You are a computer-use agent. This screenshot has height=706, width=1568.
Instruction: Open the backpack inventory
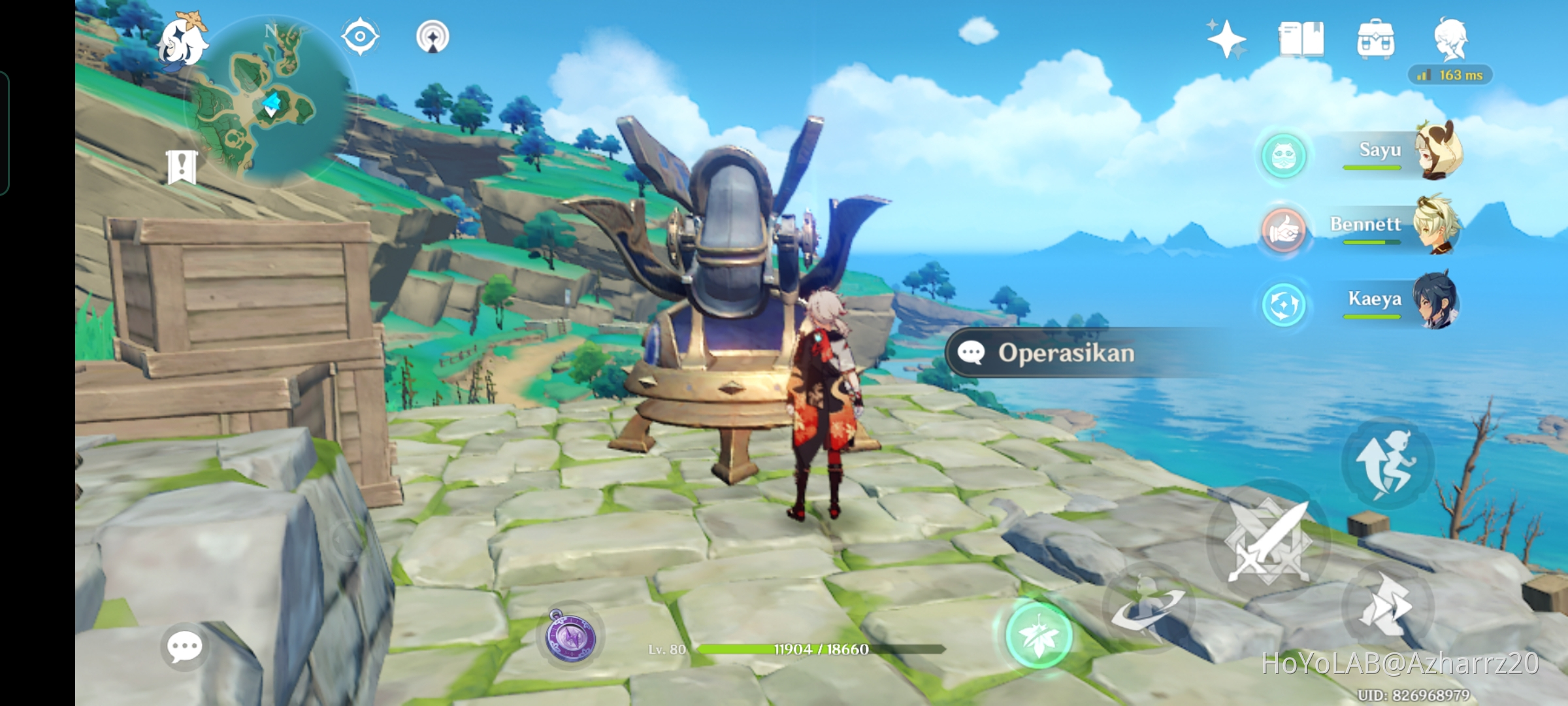tap(1375, 39)
